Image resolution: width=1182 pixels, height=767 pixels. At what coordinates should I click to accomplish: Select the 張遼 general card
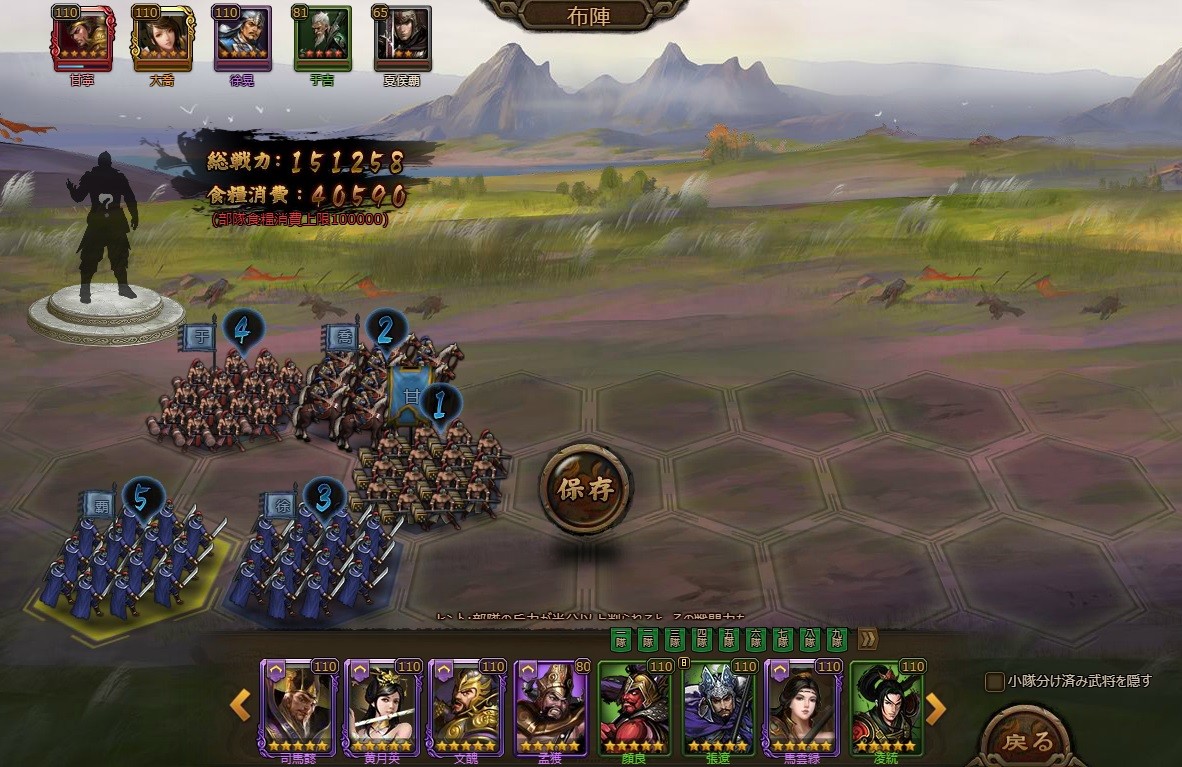coord(718,706)
